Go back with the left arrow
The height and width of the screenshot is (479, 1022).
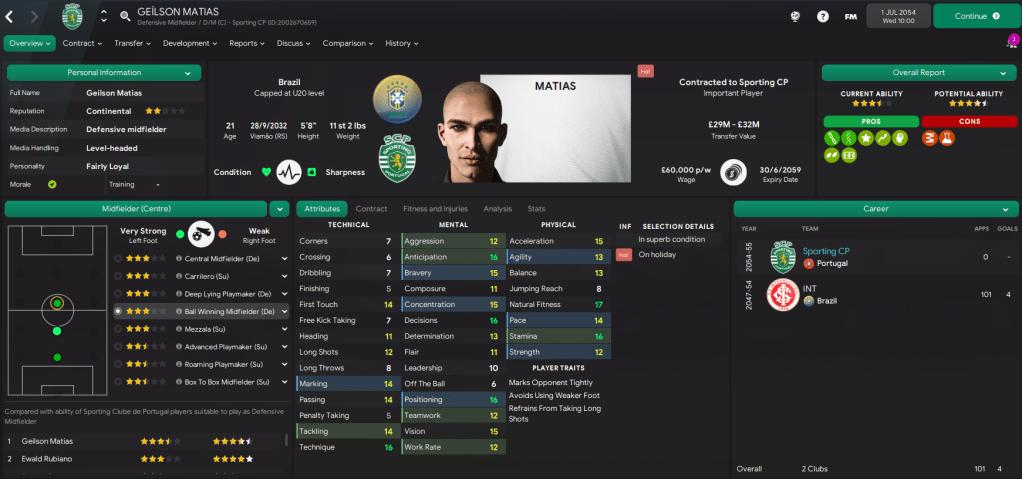[10, 16]
